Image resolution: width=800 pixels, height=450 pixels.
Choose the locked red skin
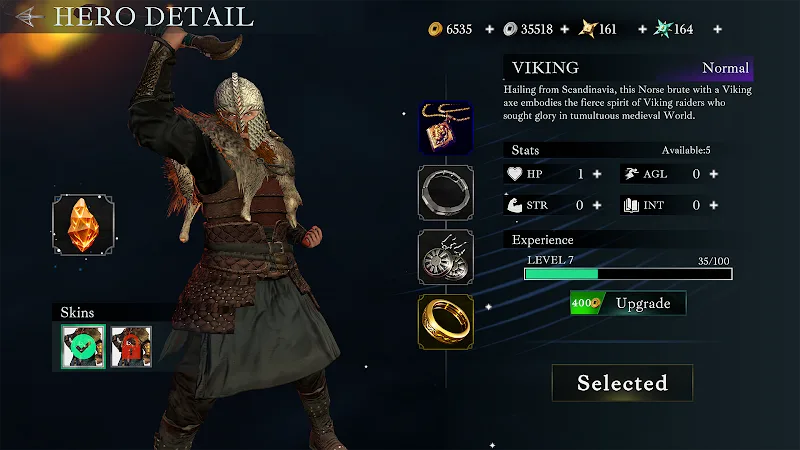coord(131,347)
